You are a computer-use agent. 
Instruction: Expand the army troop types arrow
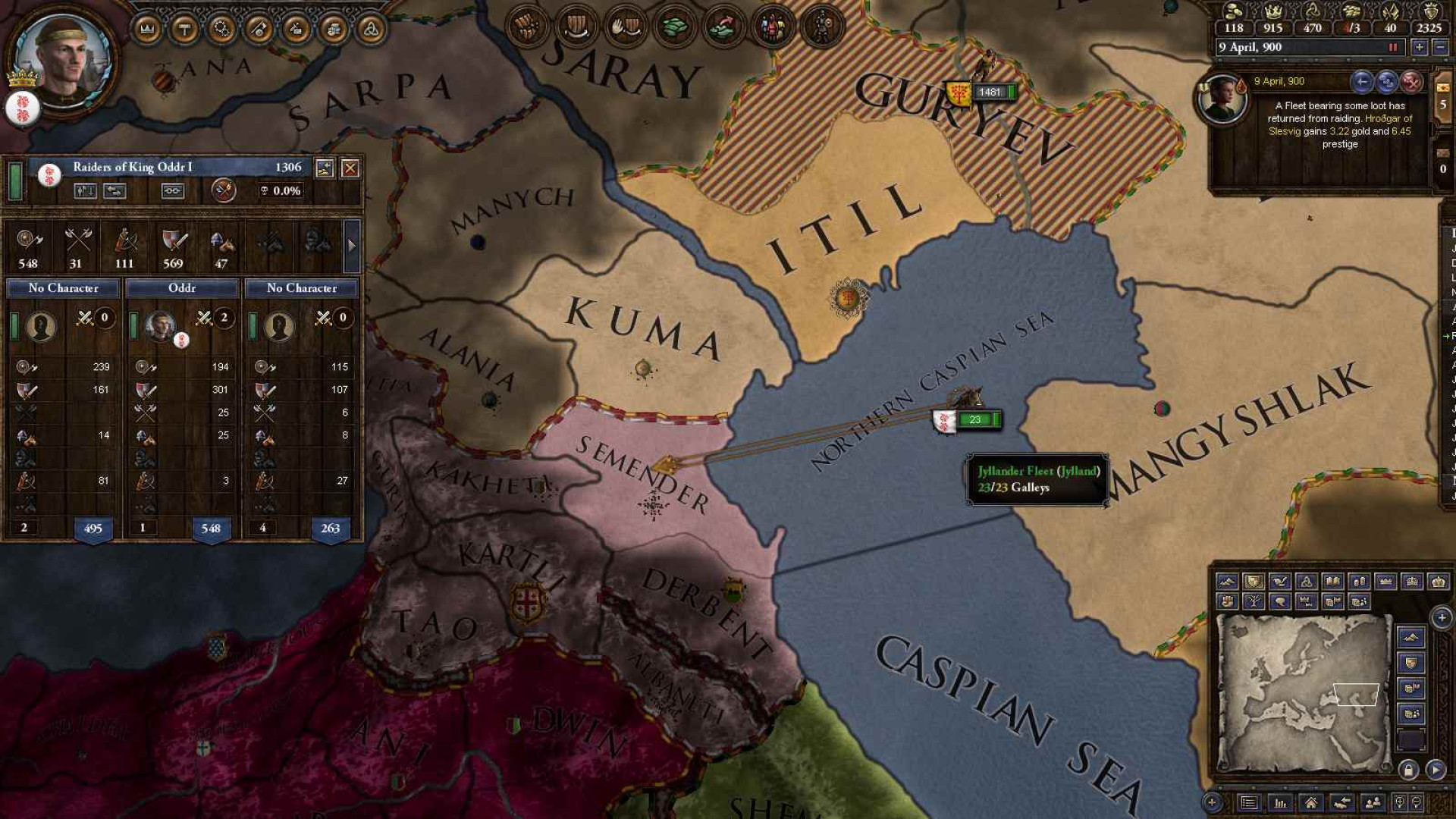351,245
